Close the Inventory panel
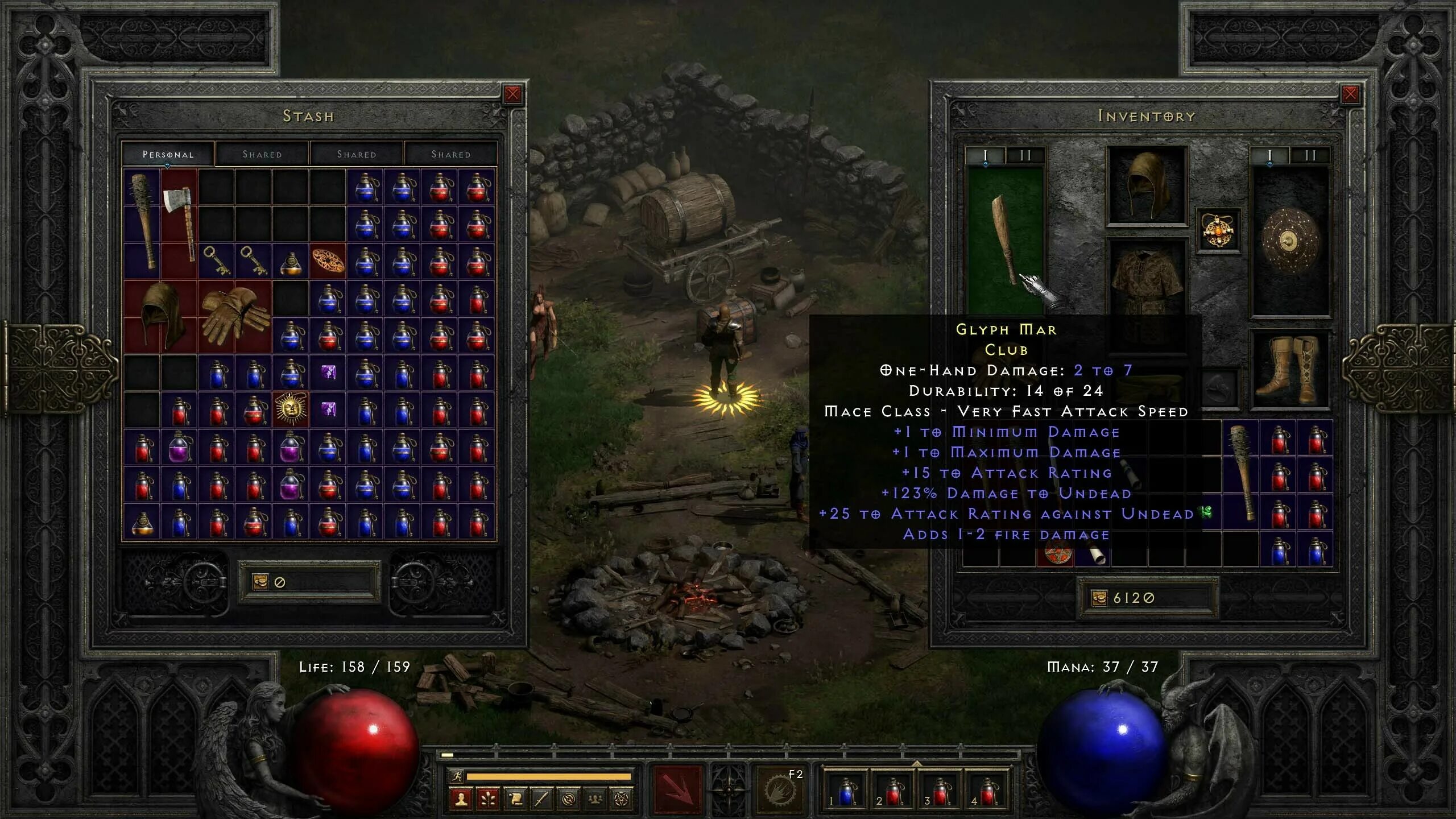1456x819 pixels. (x=1350, y=94)
